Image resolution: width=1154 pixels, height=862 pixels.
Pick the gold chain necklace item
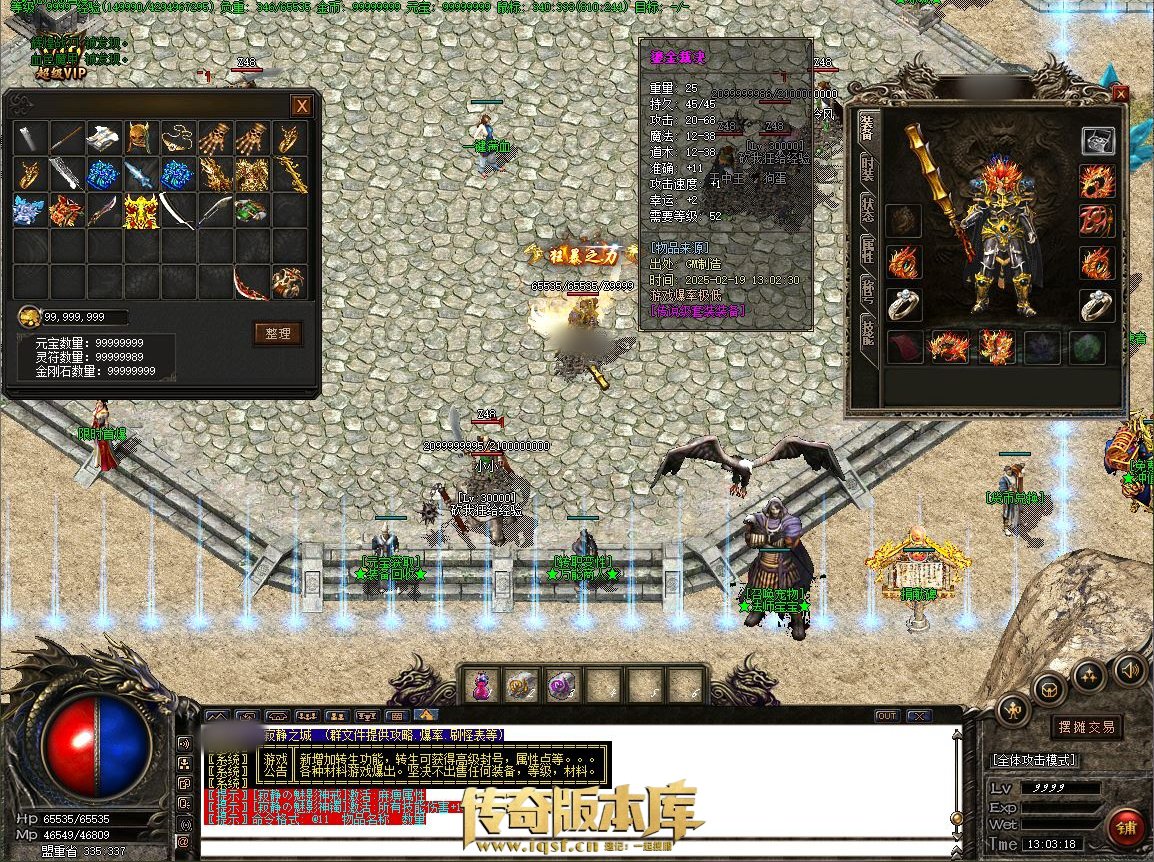[x=178, y=138]
